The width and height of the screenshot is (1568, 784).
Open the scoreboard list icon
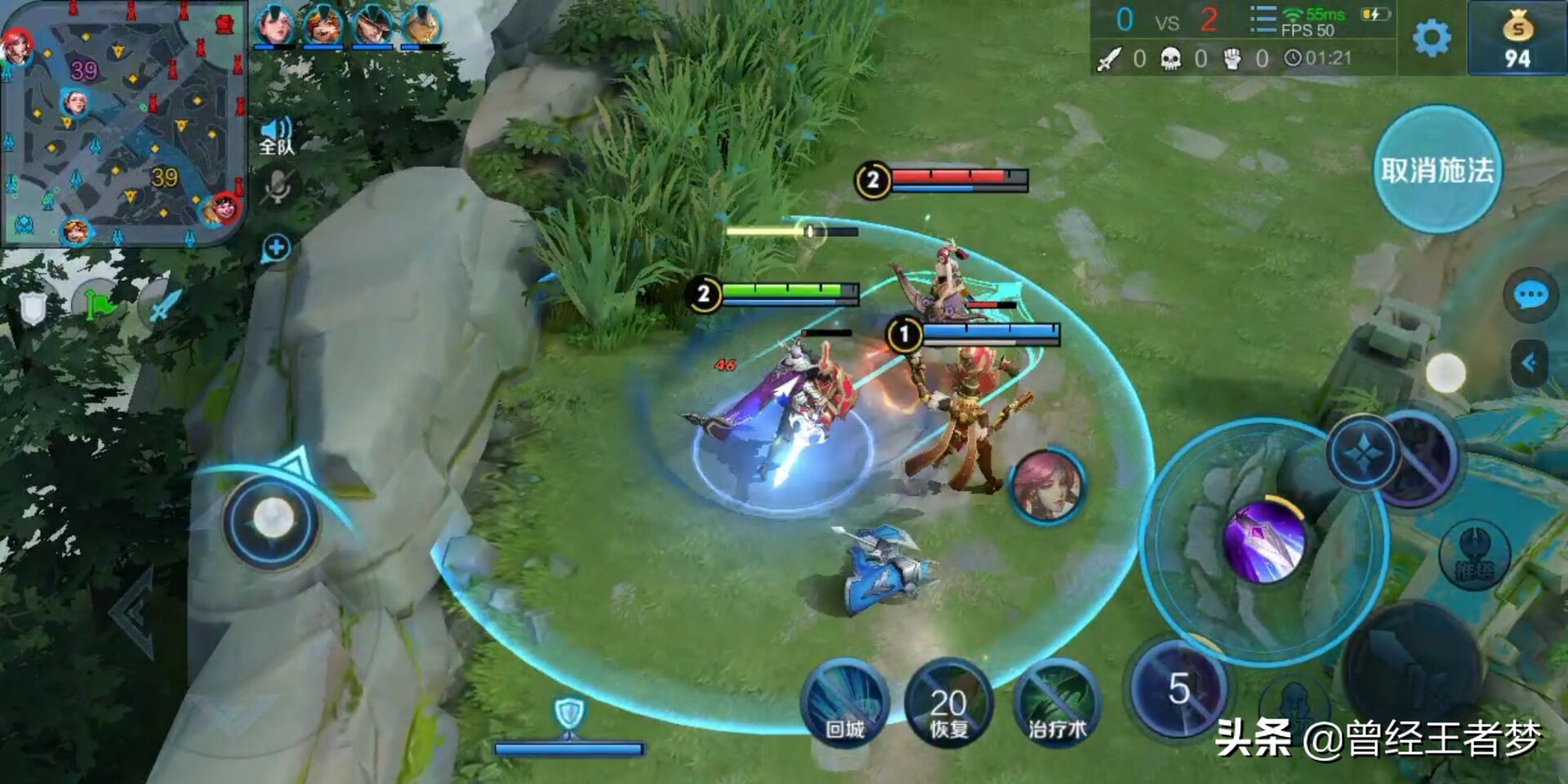pyautogui.click(x=1263, y=20)
